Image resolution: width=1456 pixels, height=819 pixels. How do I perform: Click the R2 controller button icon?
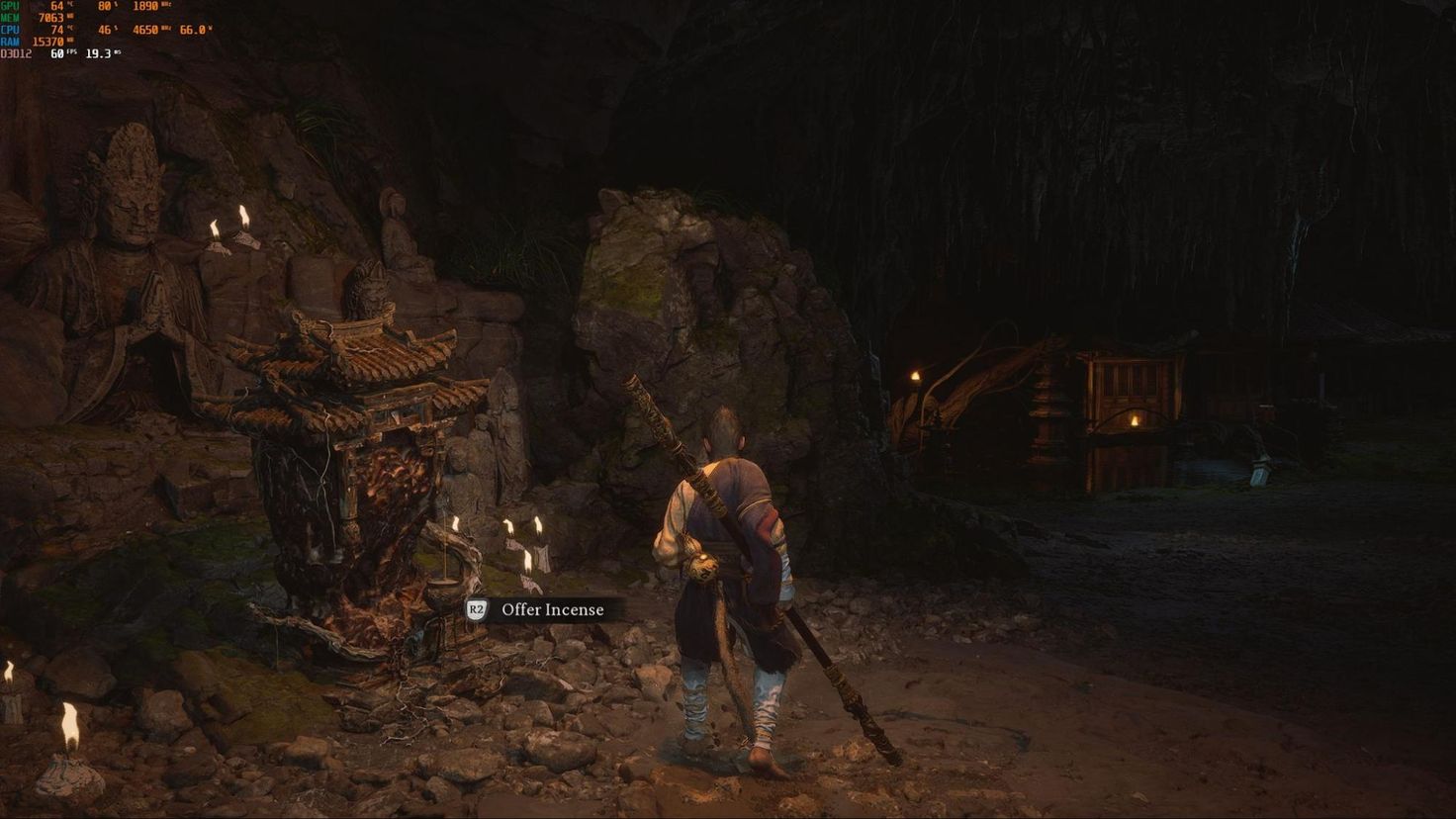(x=475, y=609)
